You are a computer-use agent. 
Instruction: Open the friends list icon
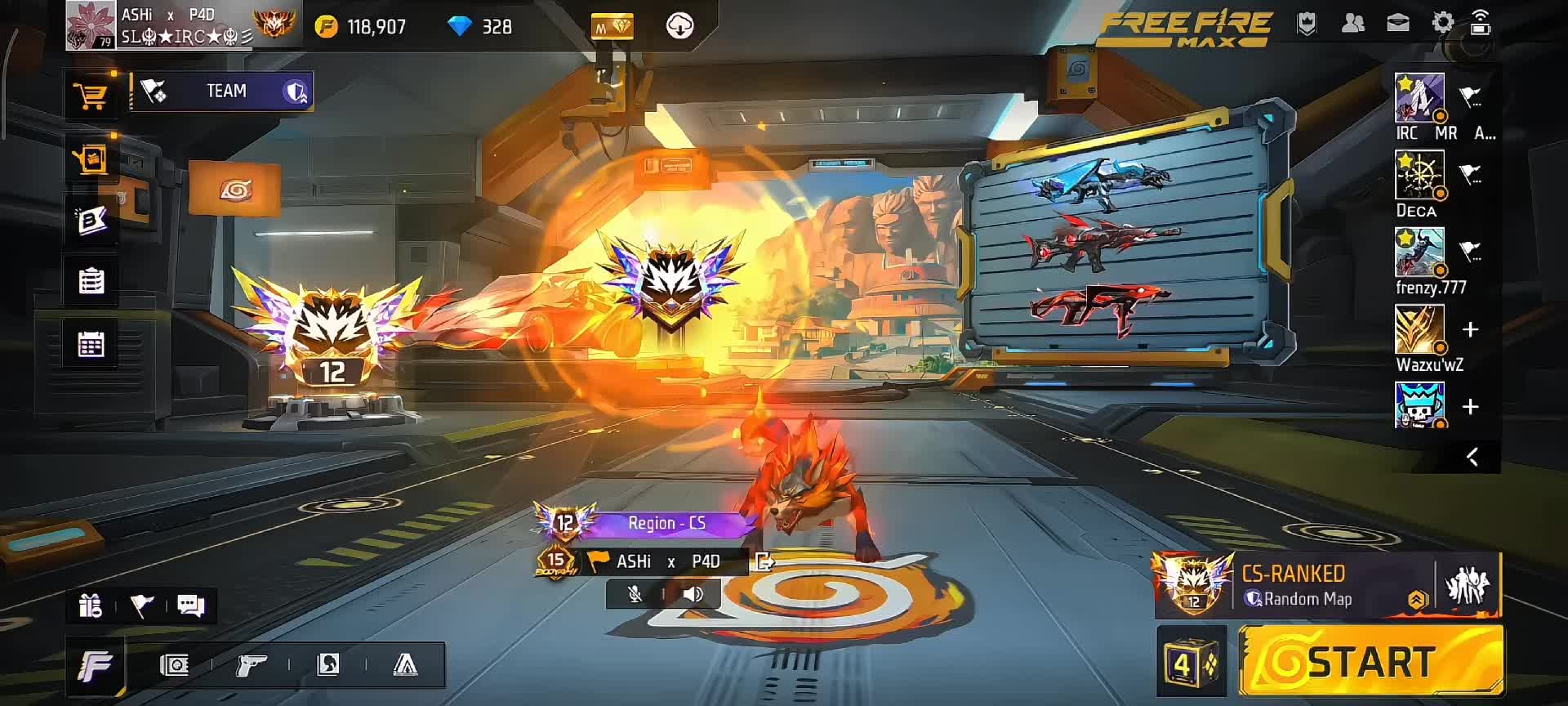1352,23
